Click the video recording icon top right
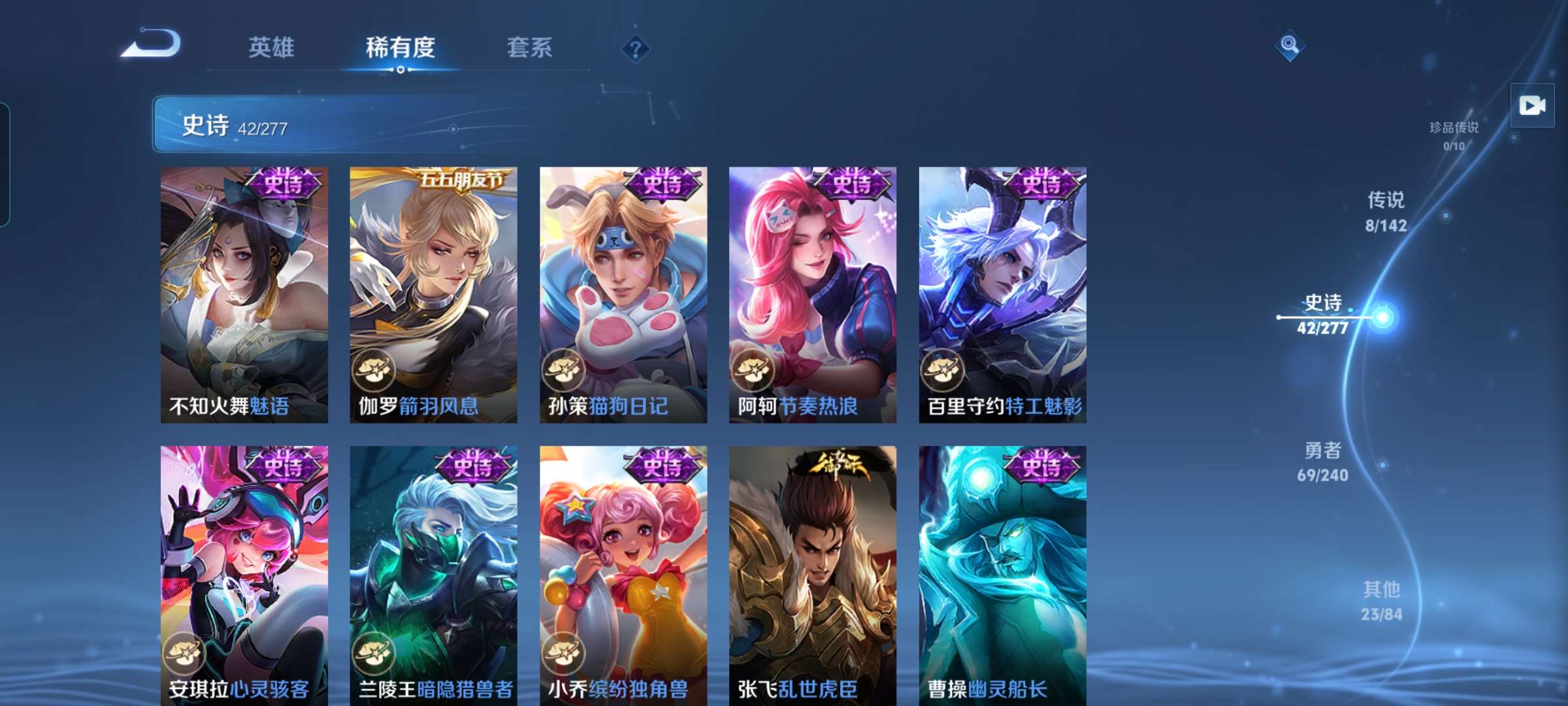 [x=1531, y=105]
